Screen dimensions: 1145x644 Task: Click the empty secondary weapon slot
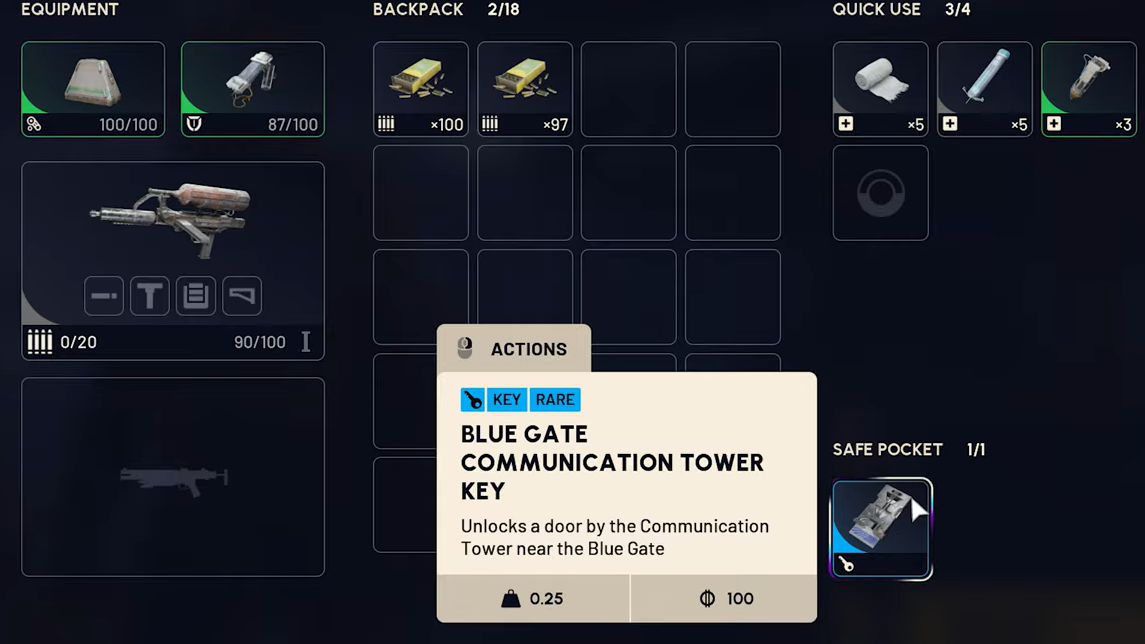click(x=173, y=477)
